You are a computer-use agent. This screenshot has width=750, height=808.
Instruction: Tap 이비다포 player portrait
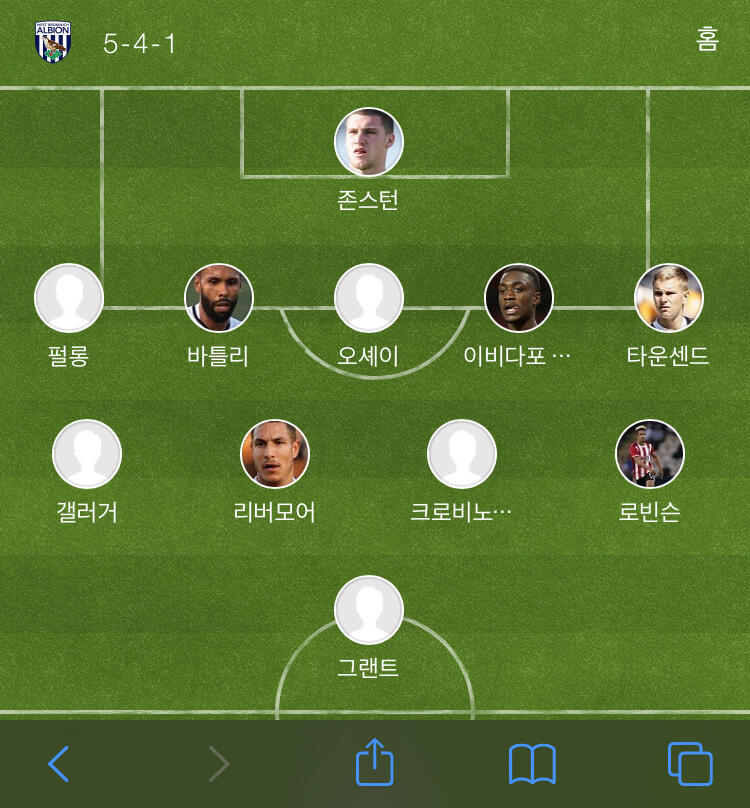pos(519,298)
